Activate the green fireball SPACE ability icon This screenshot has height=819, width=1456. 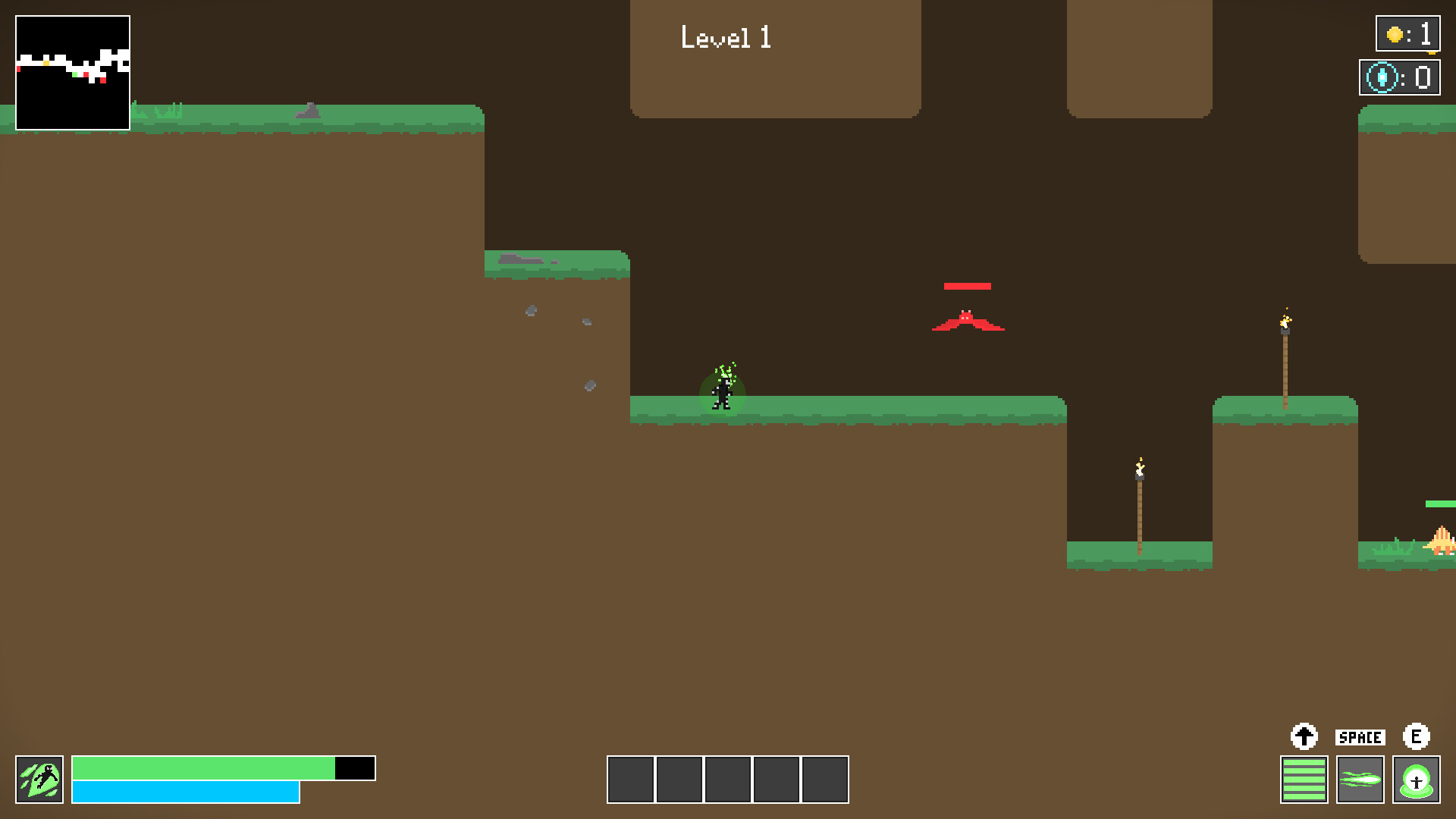point(1360,778)
